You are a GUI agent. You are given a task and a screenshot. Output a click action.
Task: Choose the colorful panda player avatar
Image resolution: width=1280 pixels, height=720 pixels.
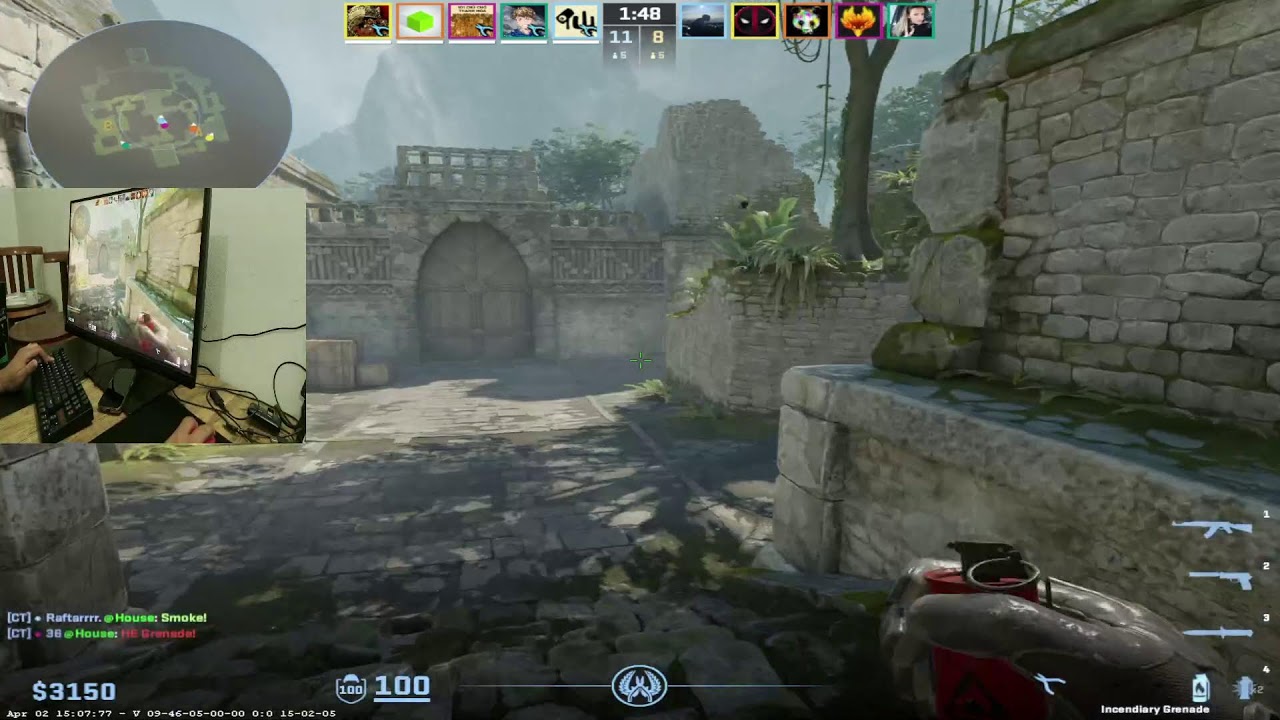(806, 21)
